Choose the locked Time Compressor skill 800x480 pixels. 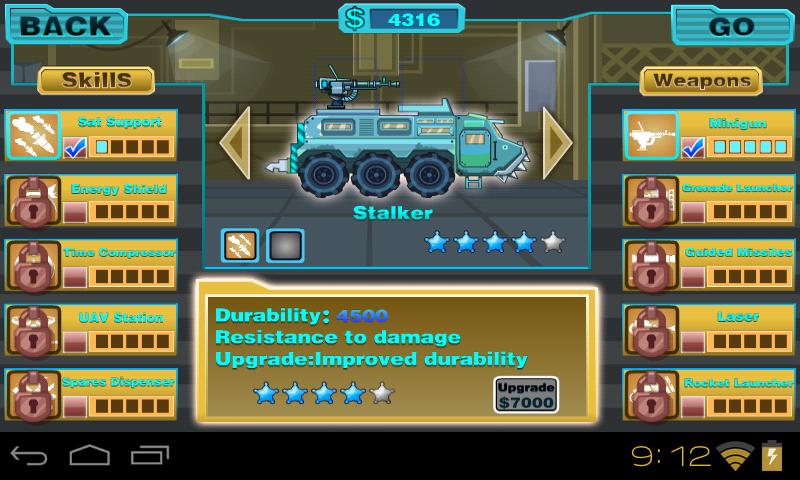point(33,265)
